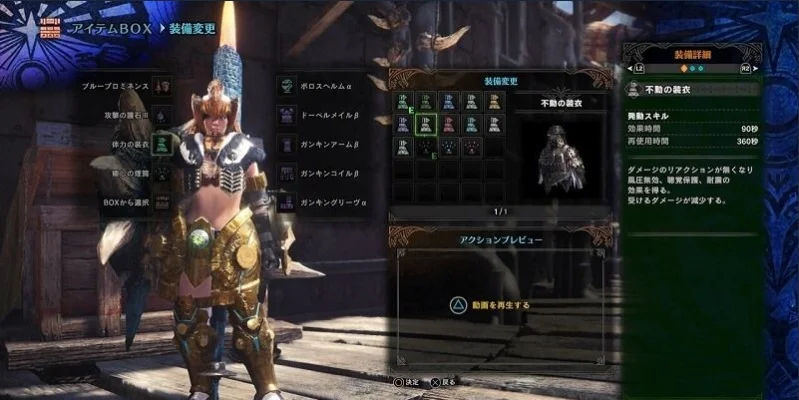
Task: Select the yellow mantle in the grid
Action: click(495, 101)
